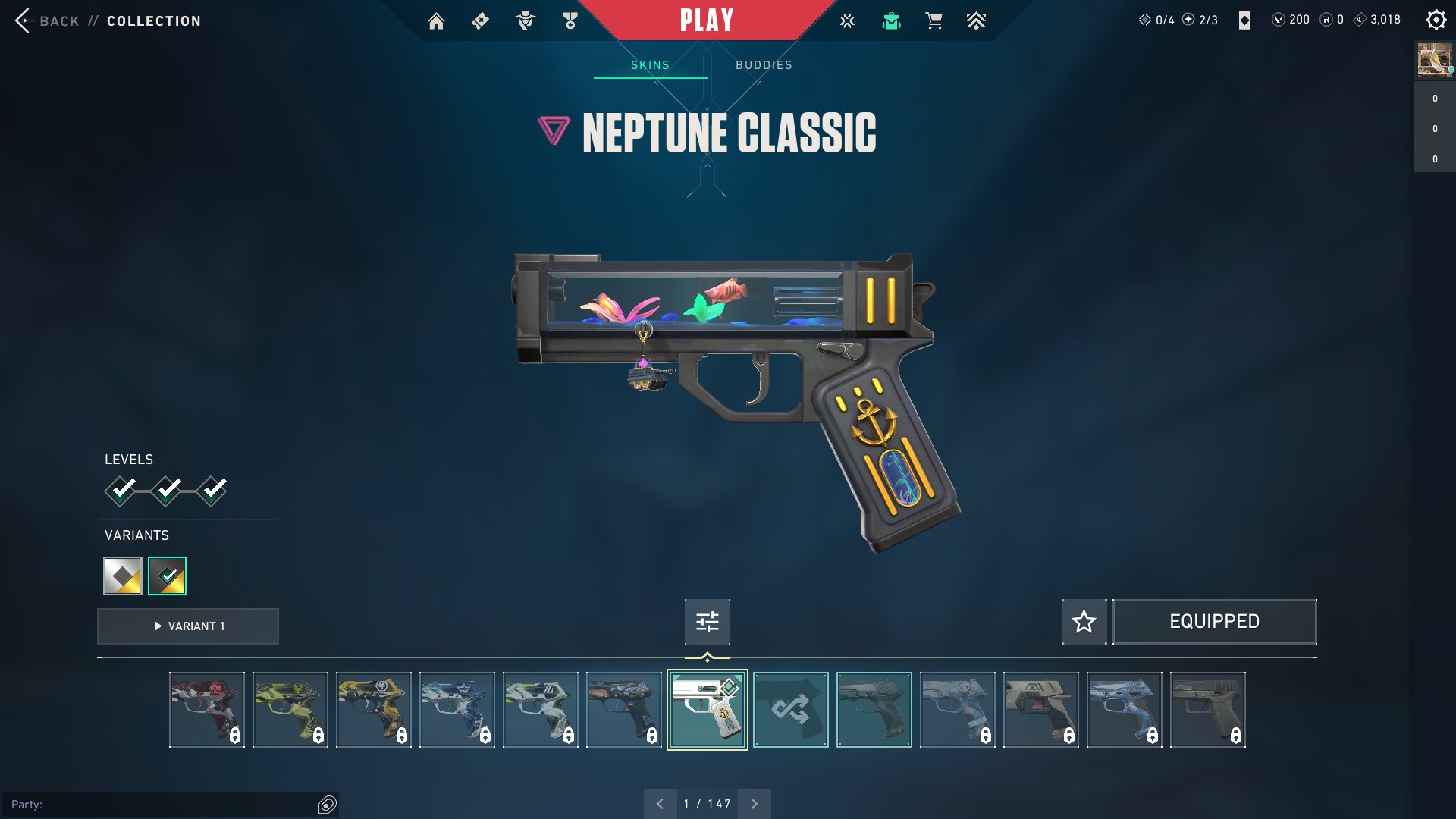The image size is (1456, 819).
Task: Open the Home screen icon
Action: pos(436,20)
